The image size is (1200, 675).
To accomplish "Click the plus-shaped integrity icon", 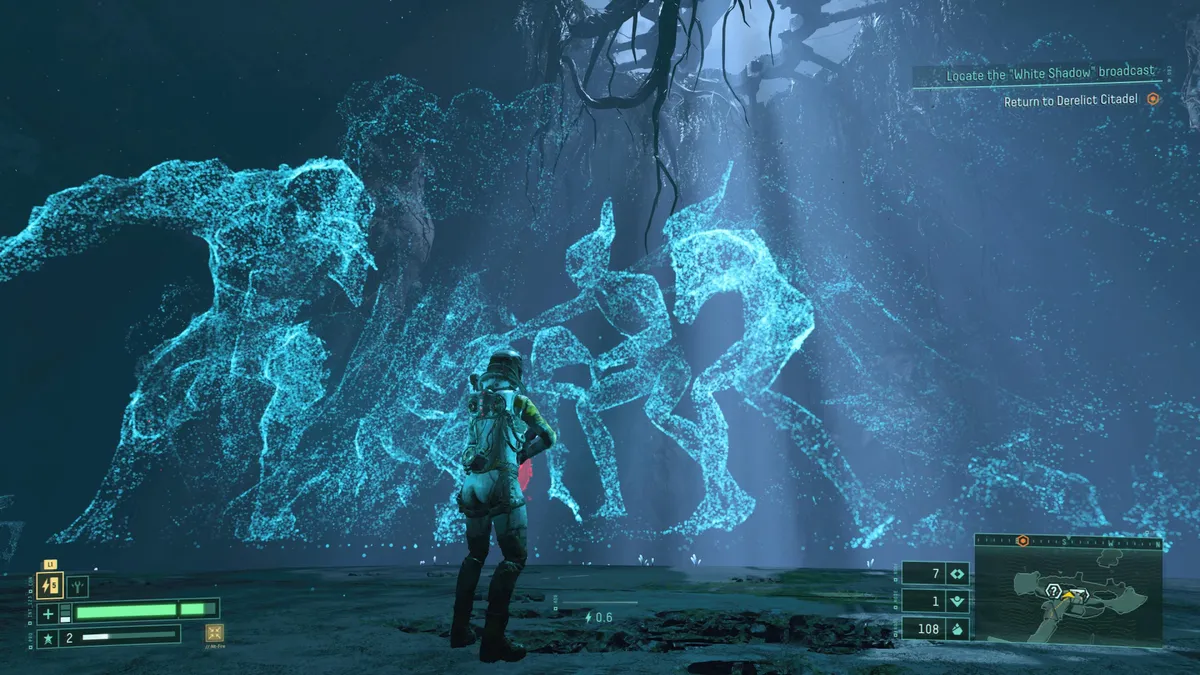I will pos(48,613).
